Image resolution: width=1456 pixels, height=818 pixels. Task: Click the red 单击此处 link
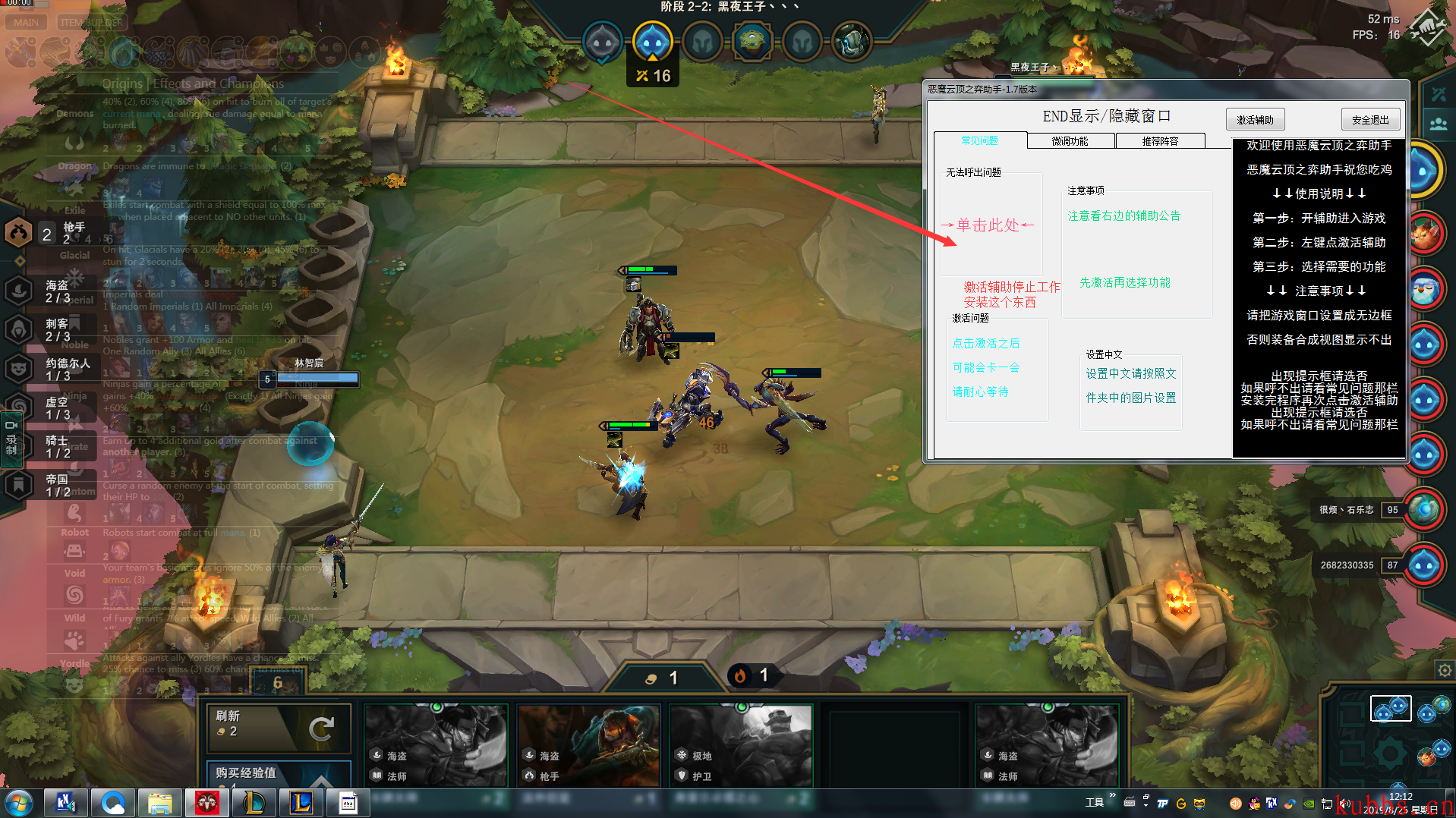[988, 225]
